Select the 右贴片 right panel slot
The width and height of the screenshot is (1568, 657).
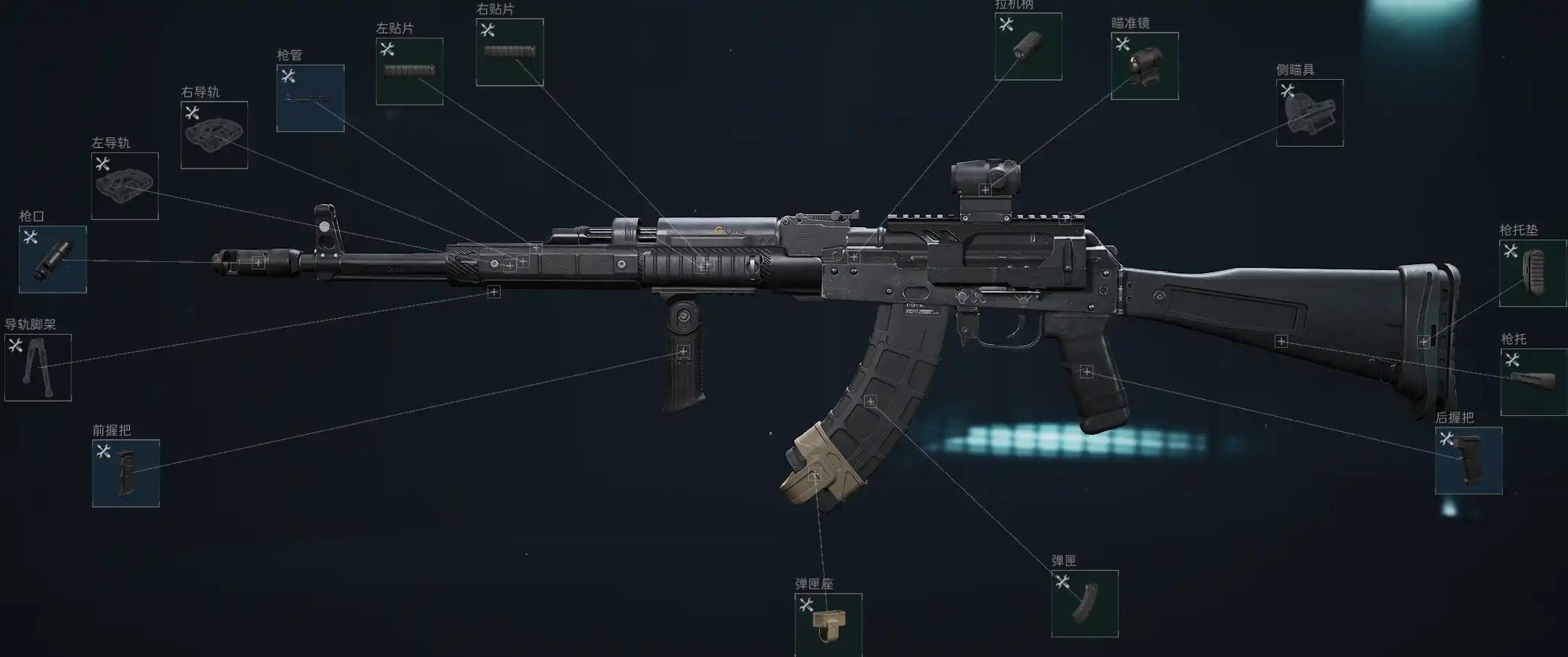[x=509, y=52]
